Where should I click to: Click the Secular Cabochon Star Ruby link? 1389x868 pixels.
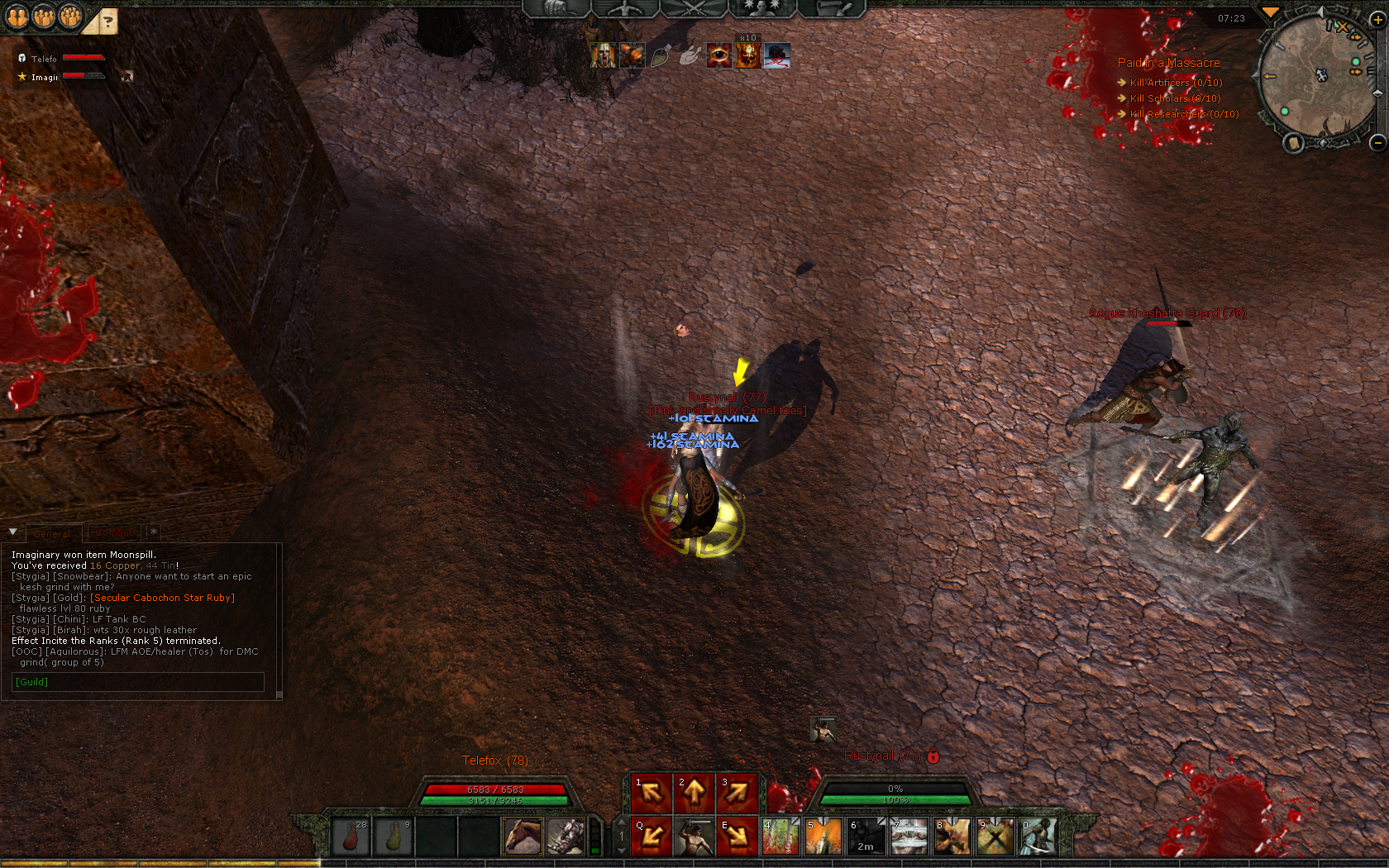pyautogui.click(x=162, y=598)
